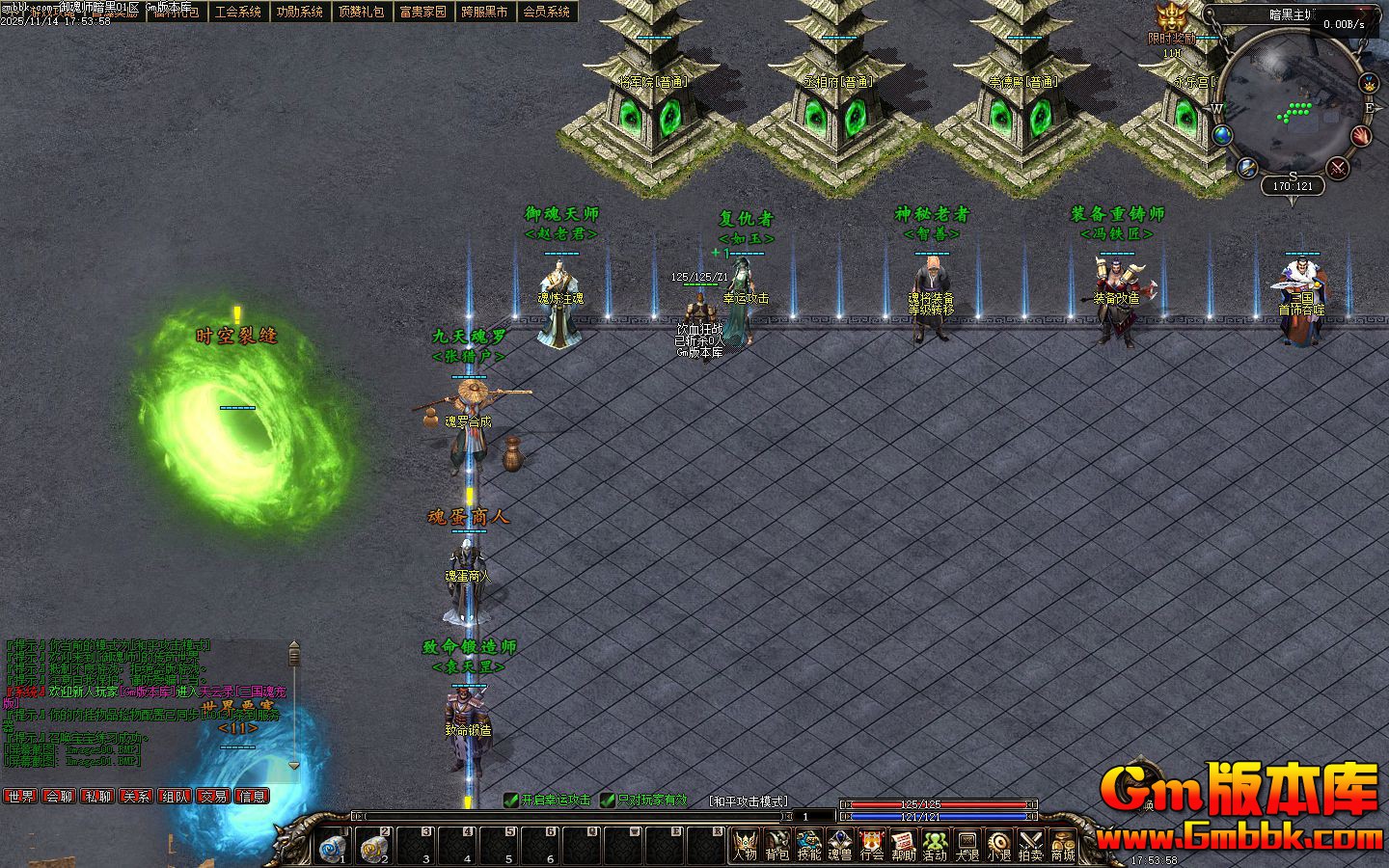Claim the 限时奖励 timed reward icon
The width and height of the screenshot is (1389, 868).
1172,18
